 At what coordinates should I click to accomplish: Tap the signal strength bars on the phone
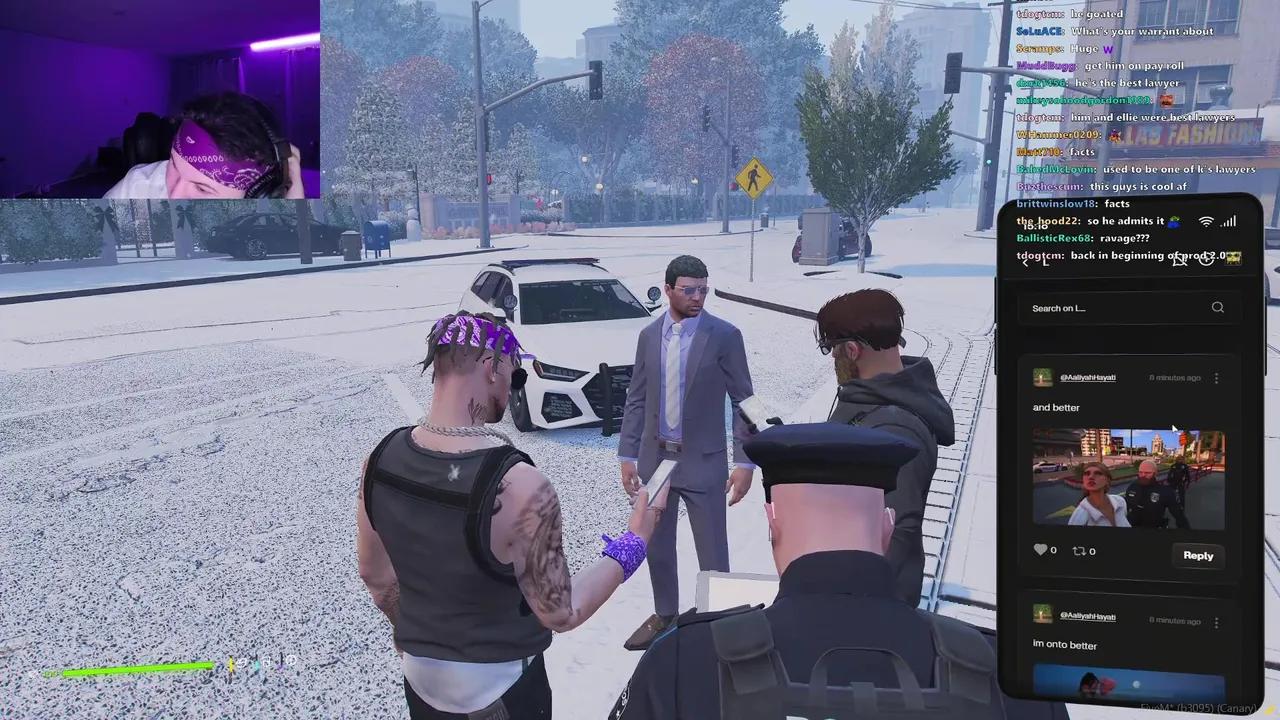[1229, 221]
